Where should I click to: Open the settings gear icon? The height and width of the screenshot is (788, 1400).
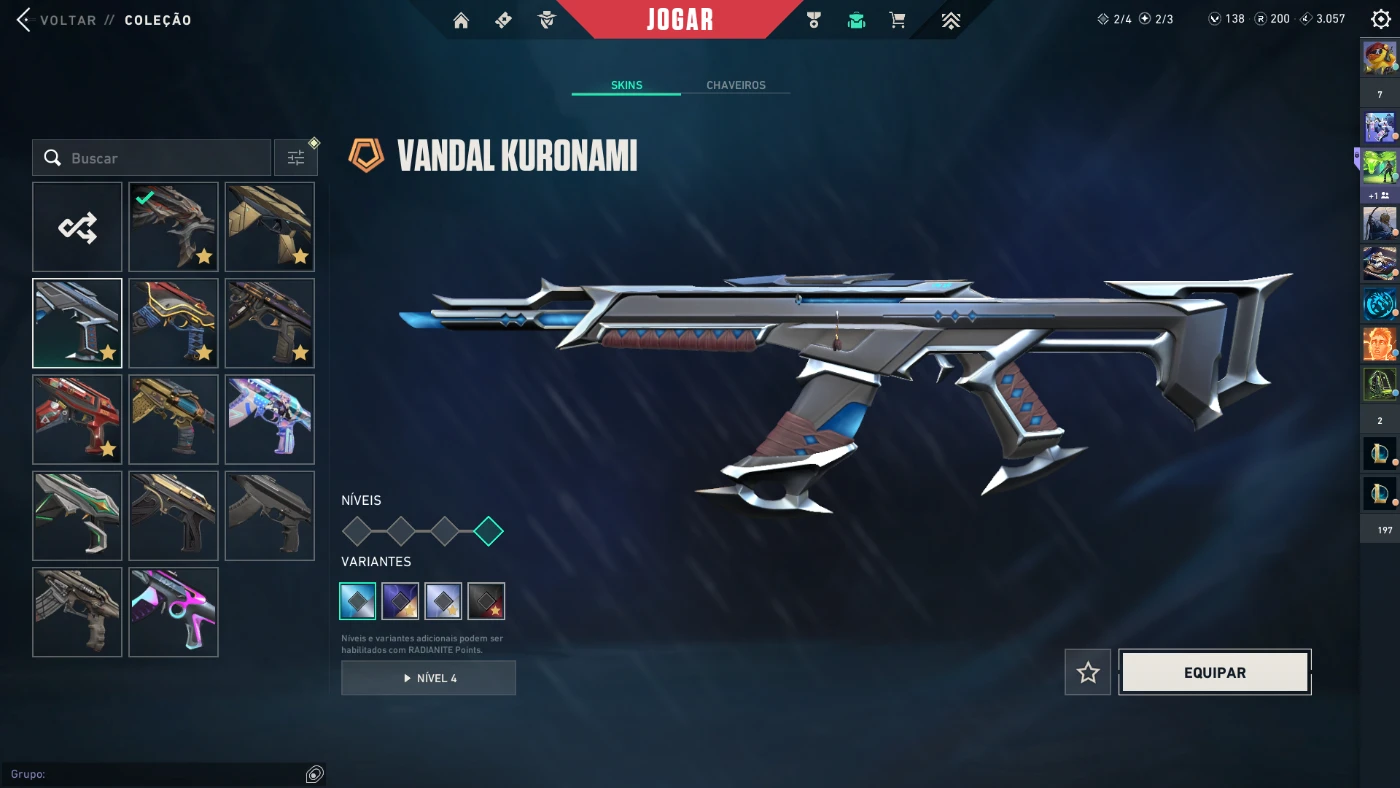click(1380, 20)
